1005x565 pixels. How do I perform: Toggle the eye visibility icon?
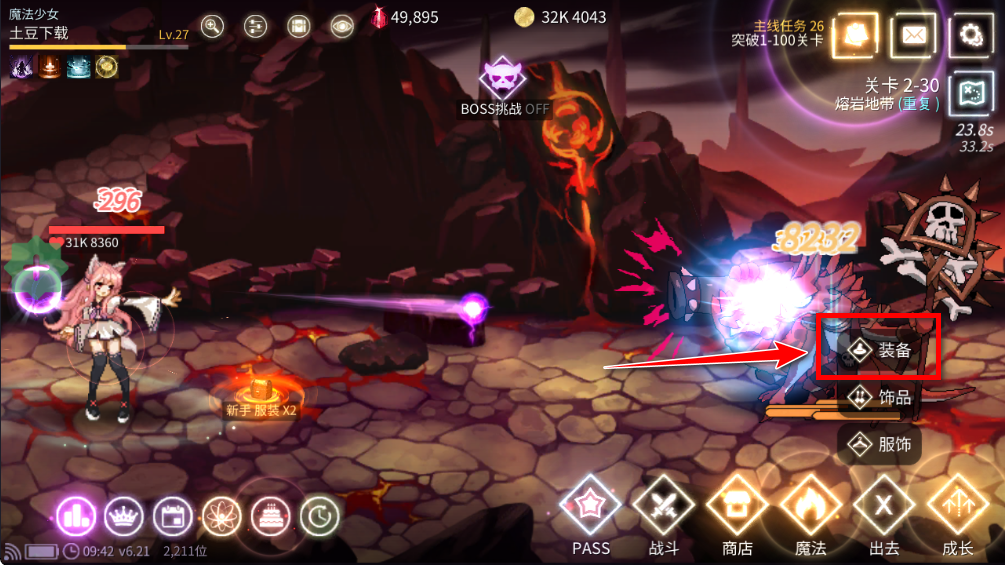343,27
